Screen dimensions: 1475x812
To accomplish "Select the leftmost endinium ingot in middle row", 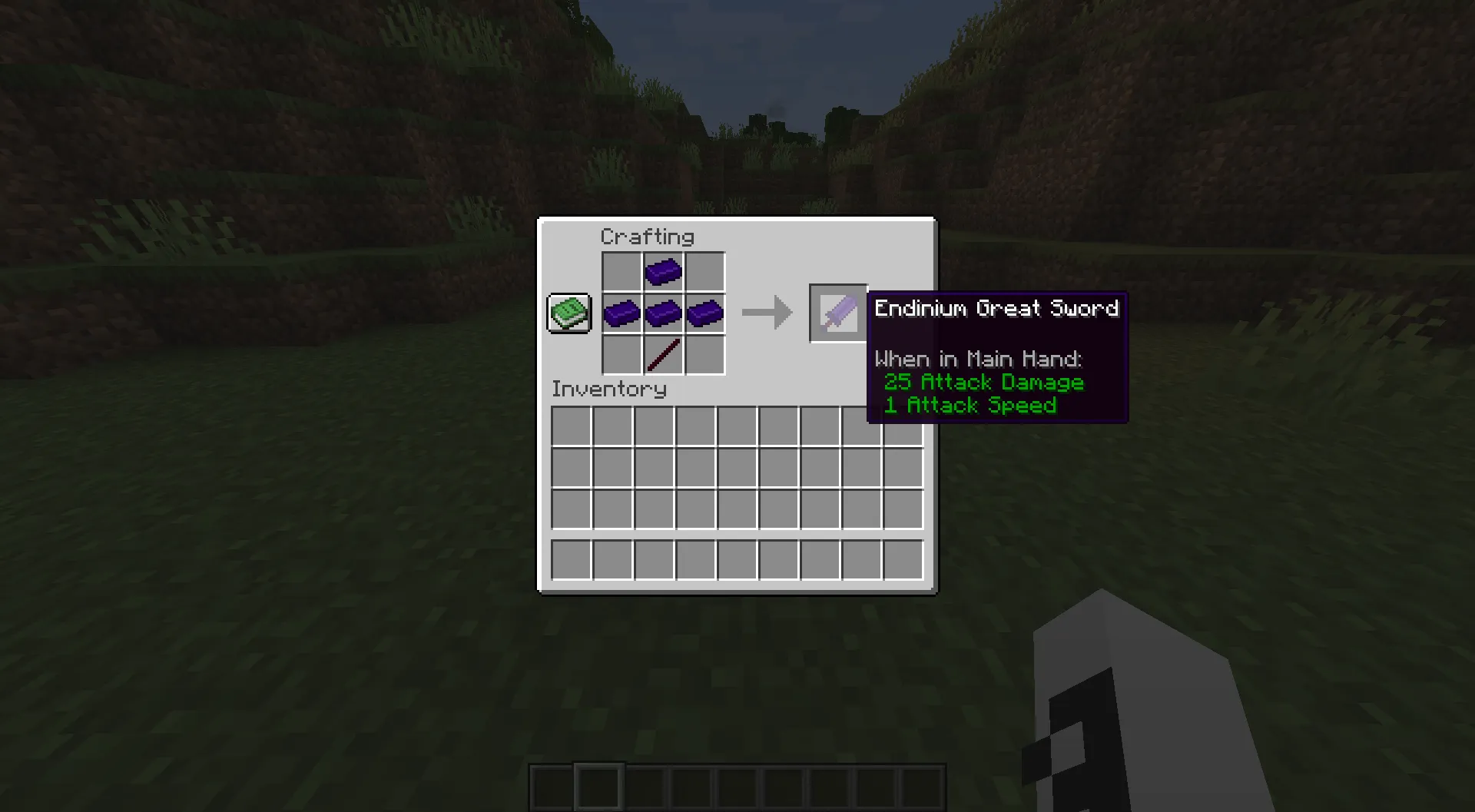I will 621,313.
